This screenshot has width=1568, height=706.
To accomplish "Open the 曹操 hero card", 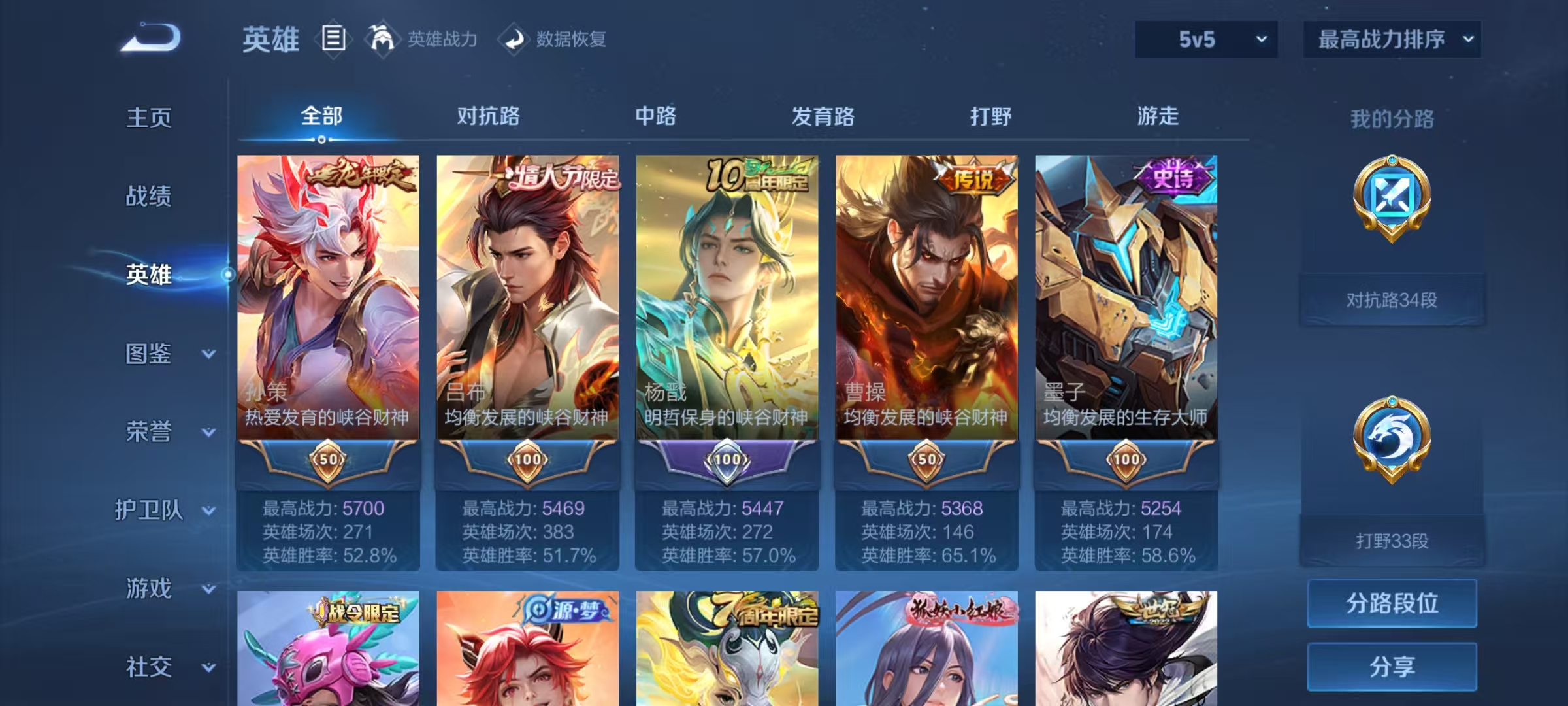I will (x=926, y=294).
